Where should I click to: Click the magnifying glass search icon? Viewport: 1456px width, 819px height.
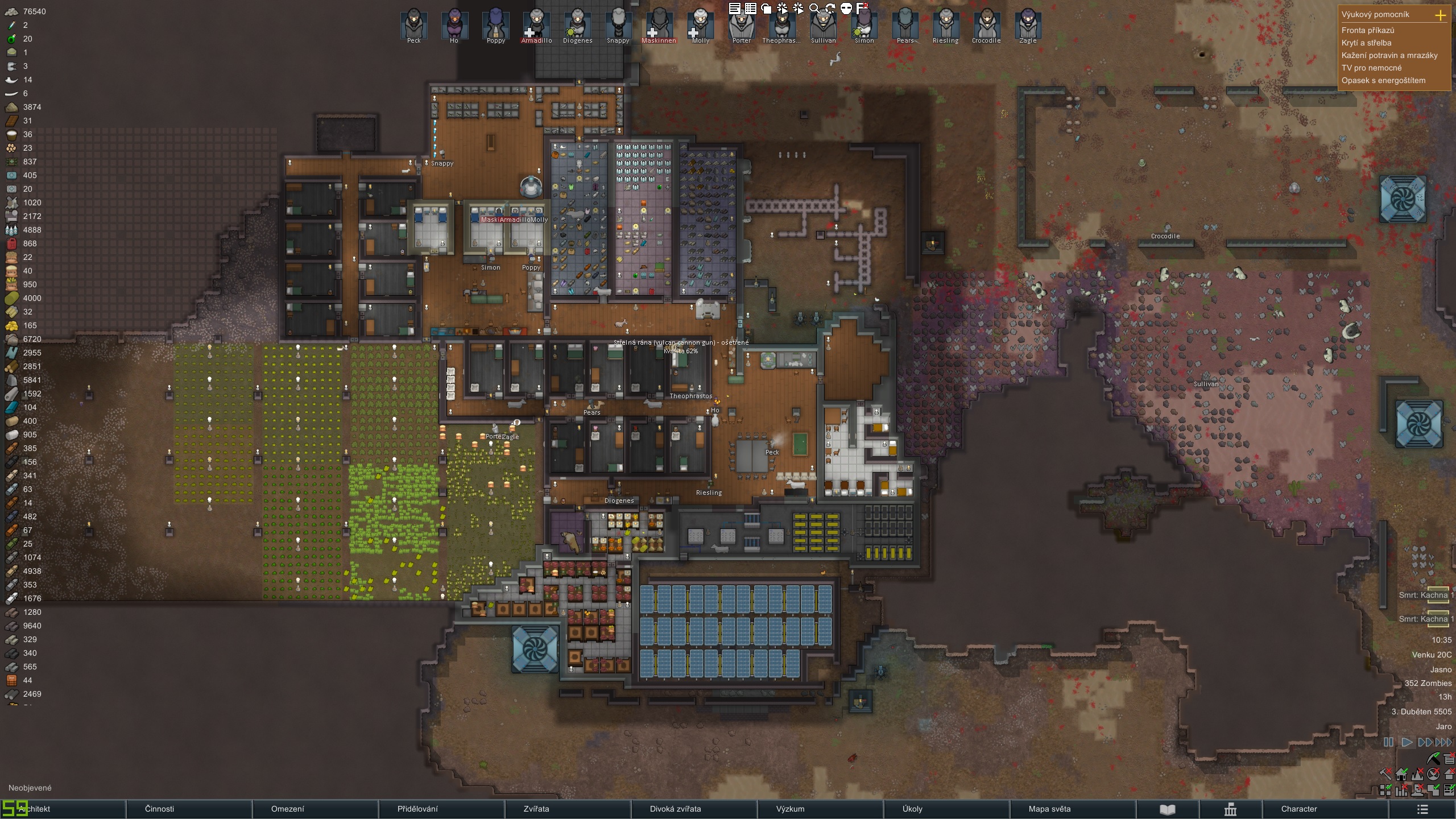[814, 8]
